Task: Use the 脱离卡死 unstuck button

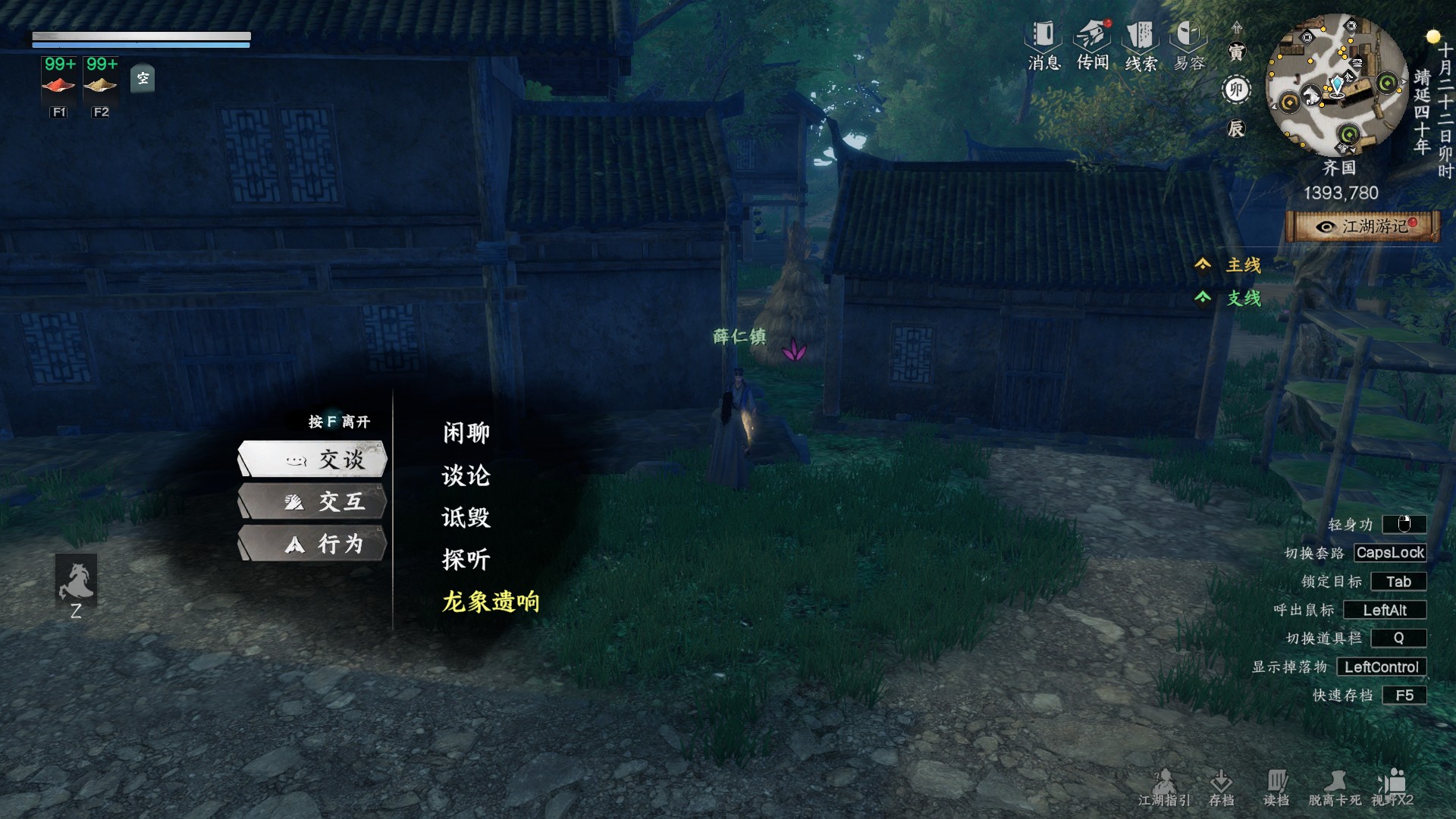Action: 1335,787
